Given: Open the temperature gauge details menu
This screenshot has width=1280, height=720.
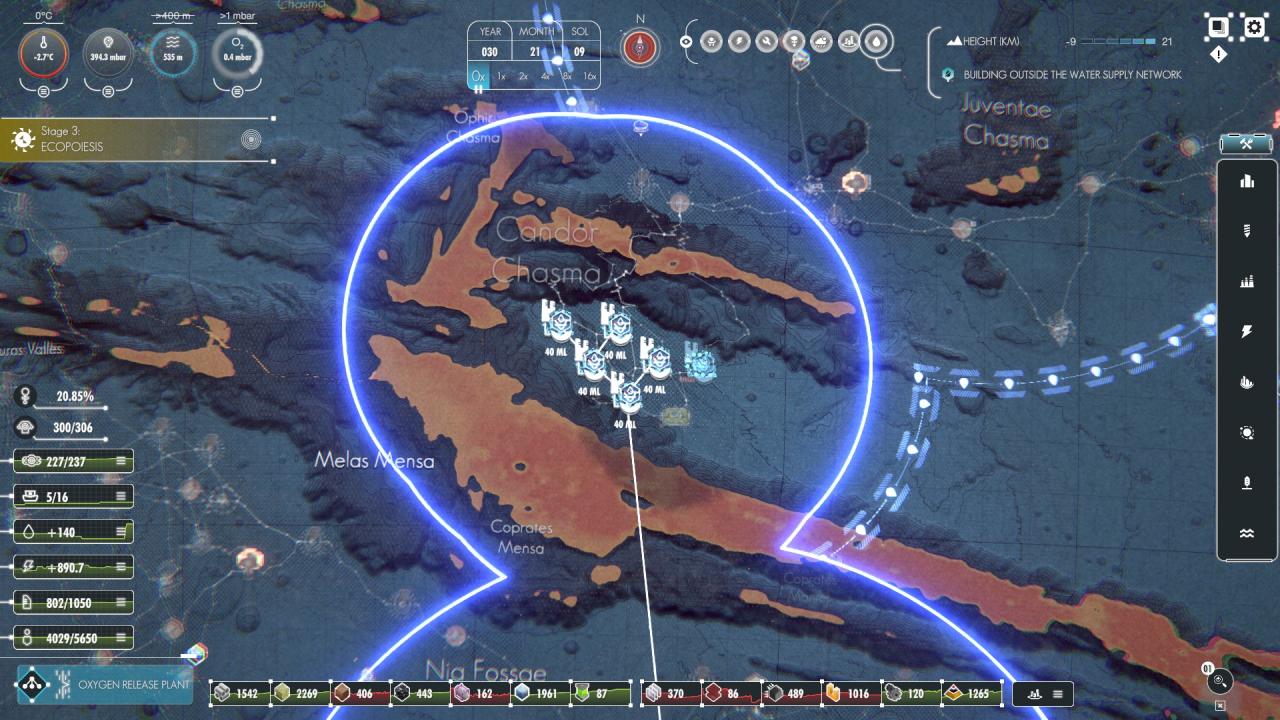Looking at the screenshot, I should point(44,92).
